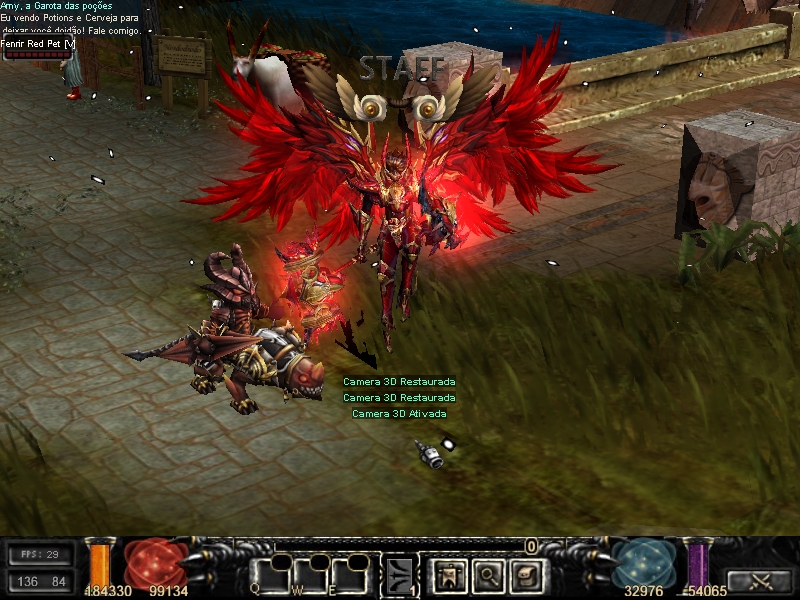Click the magnifying glass icon
The width and height of the screenshot is (800, 600).
(488, 574)
